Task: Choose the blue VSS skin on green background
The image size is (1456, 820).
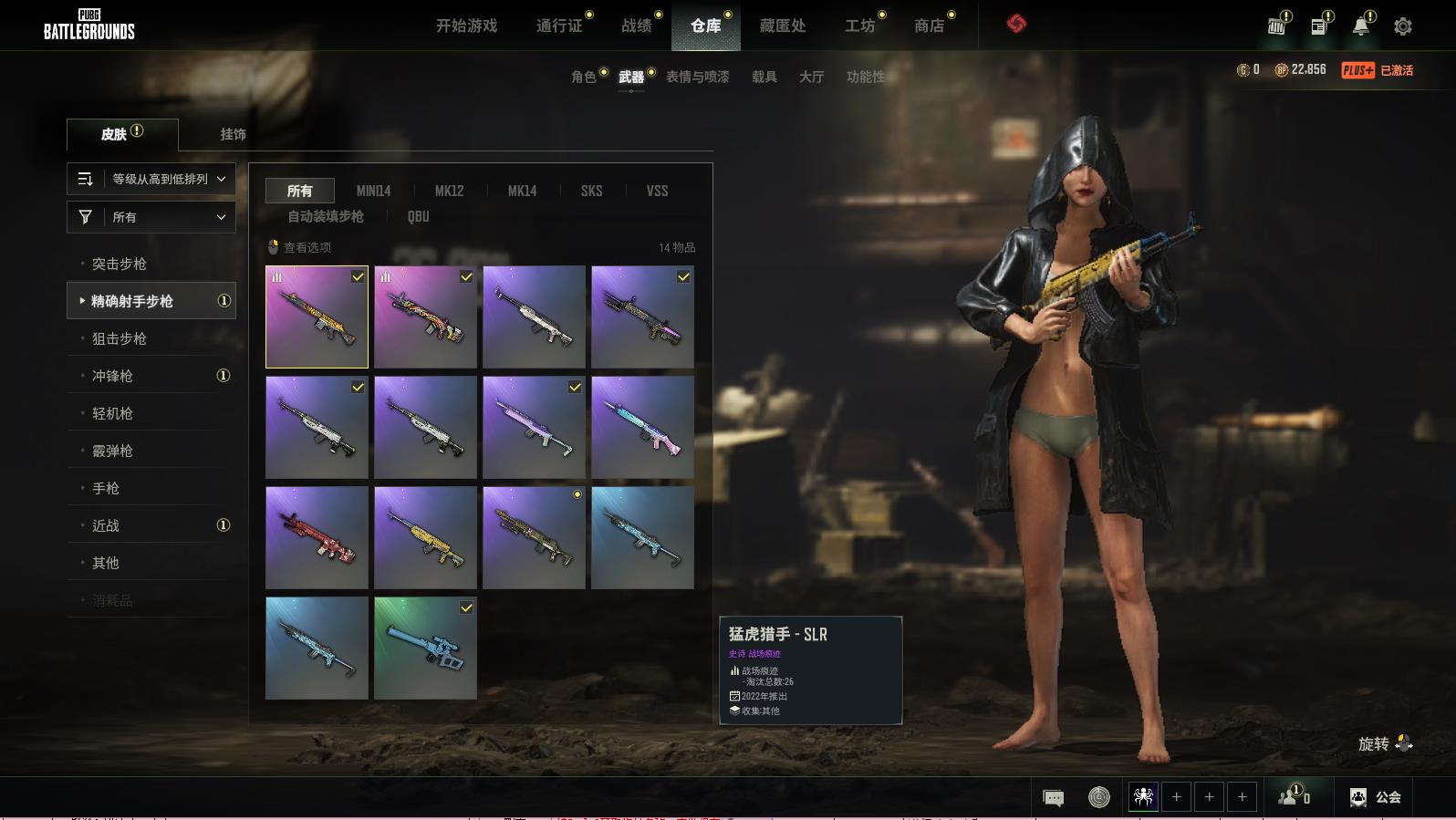Action: click(425, 648)
